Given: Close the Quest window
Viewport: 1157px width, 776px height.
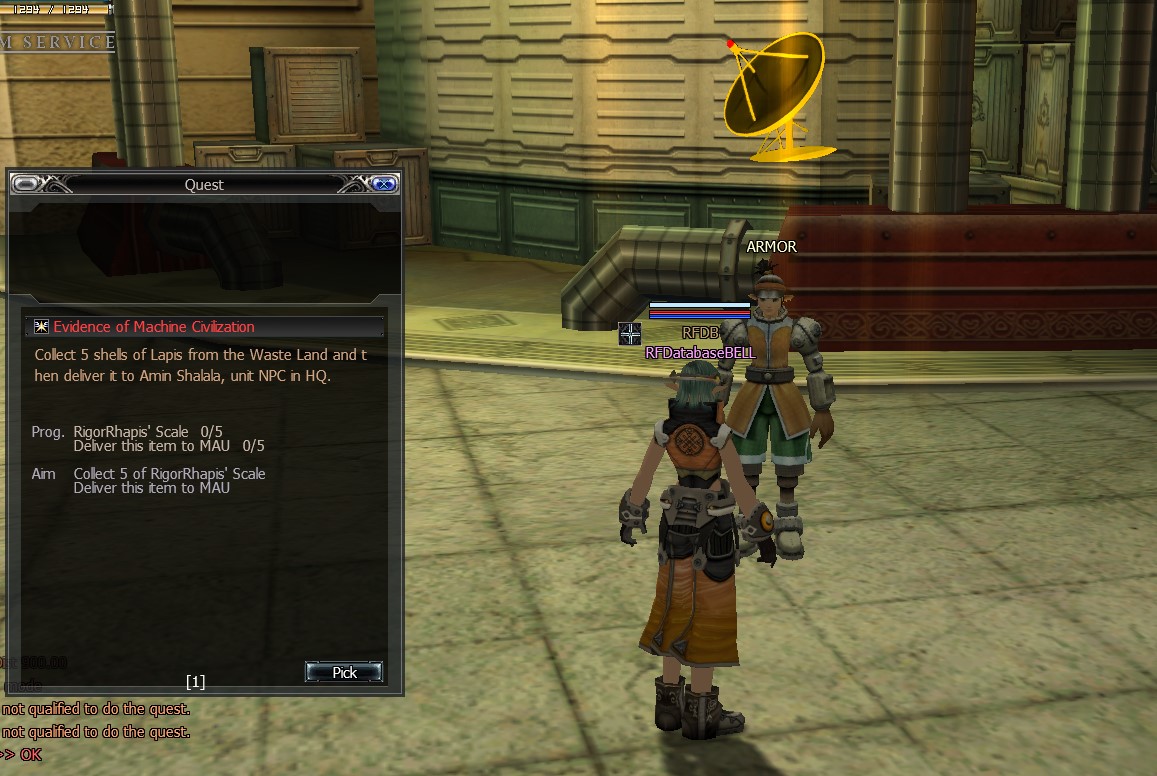Looking at the screenshot, I should pyautogui.click(x=383, y=184).
